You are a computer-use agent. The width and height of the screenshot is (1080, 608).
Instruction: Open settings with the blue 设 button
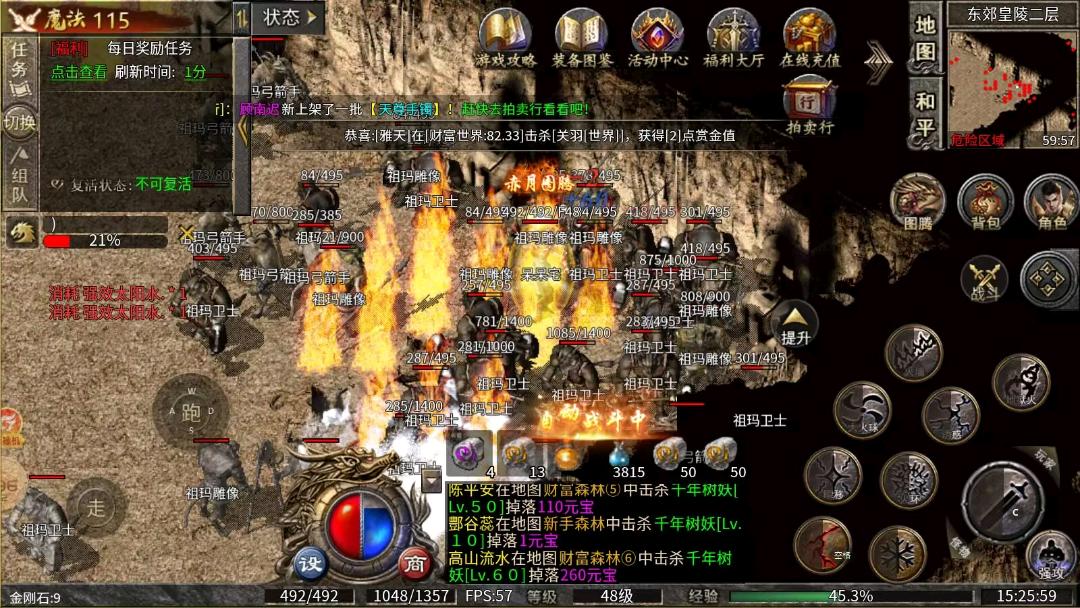coord(311,564)
